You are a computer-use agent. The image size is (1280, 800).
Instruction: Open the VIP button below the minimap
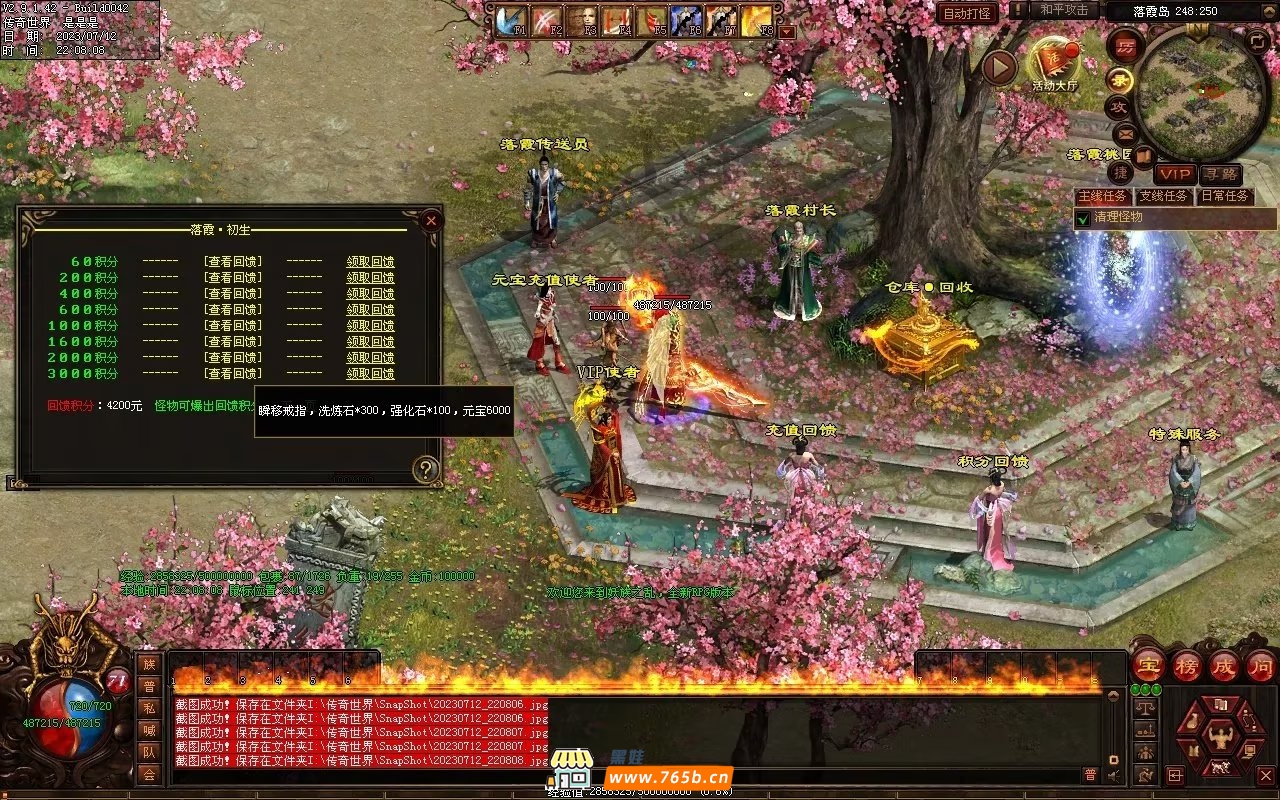point(1176,174)
